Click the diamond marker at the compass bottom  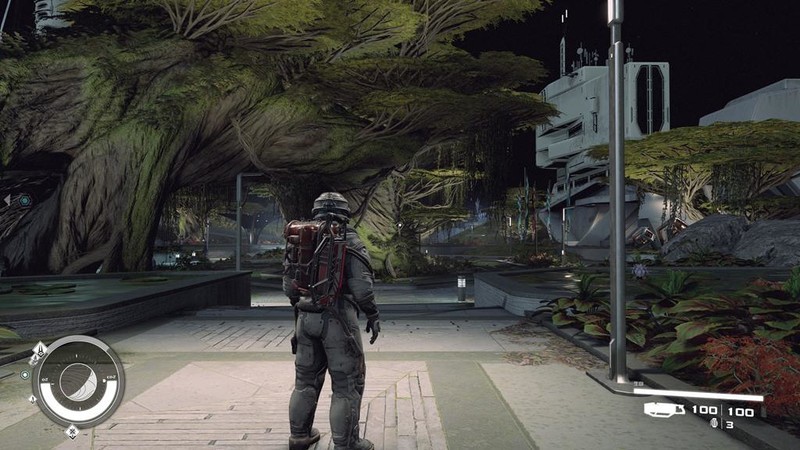72,433
